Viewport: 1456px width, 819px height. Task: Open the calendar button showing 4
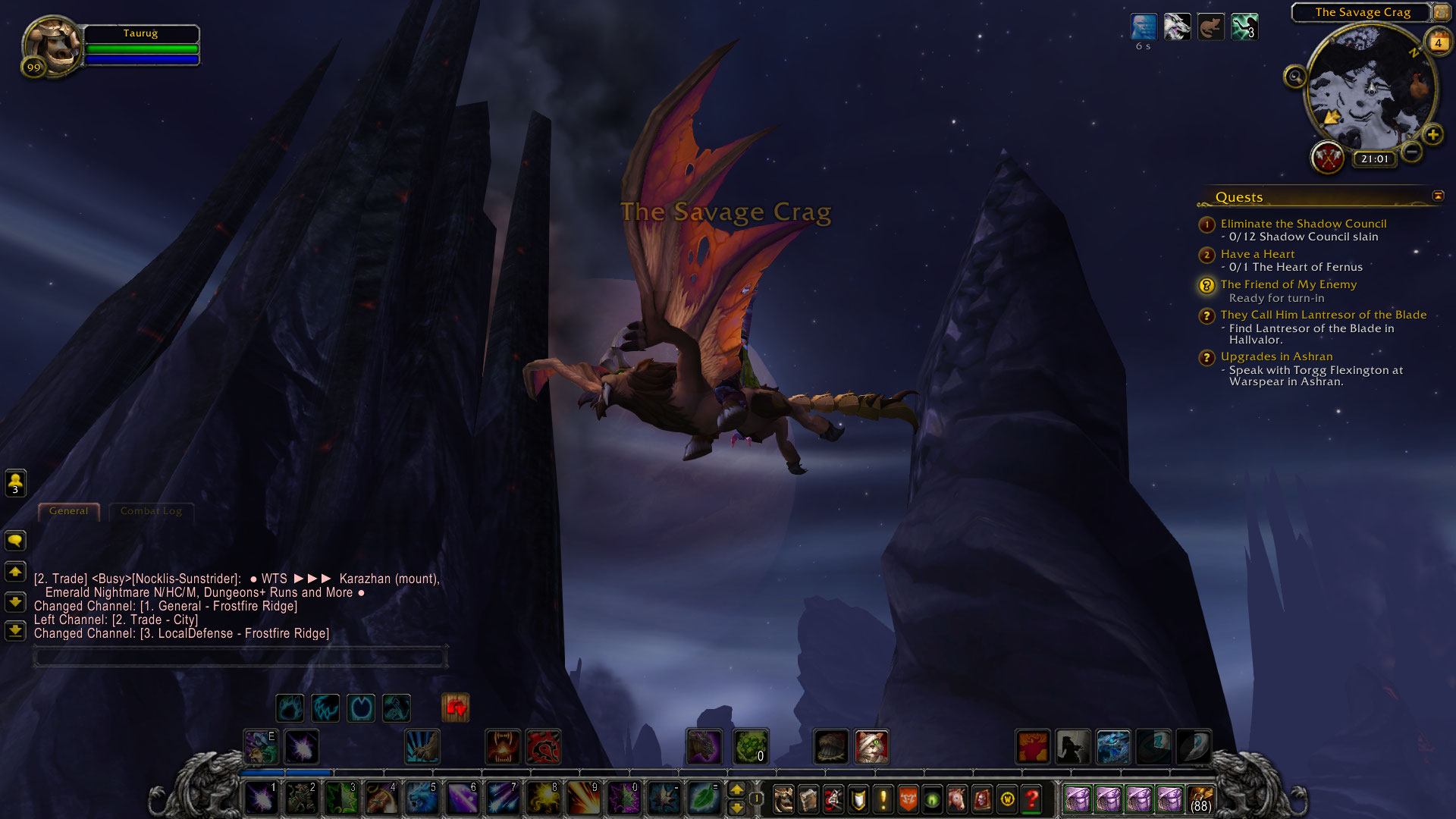(1438, 42)
